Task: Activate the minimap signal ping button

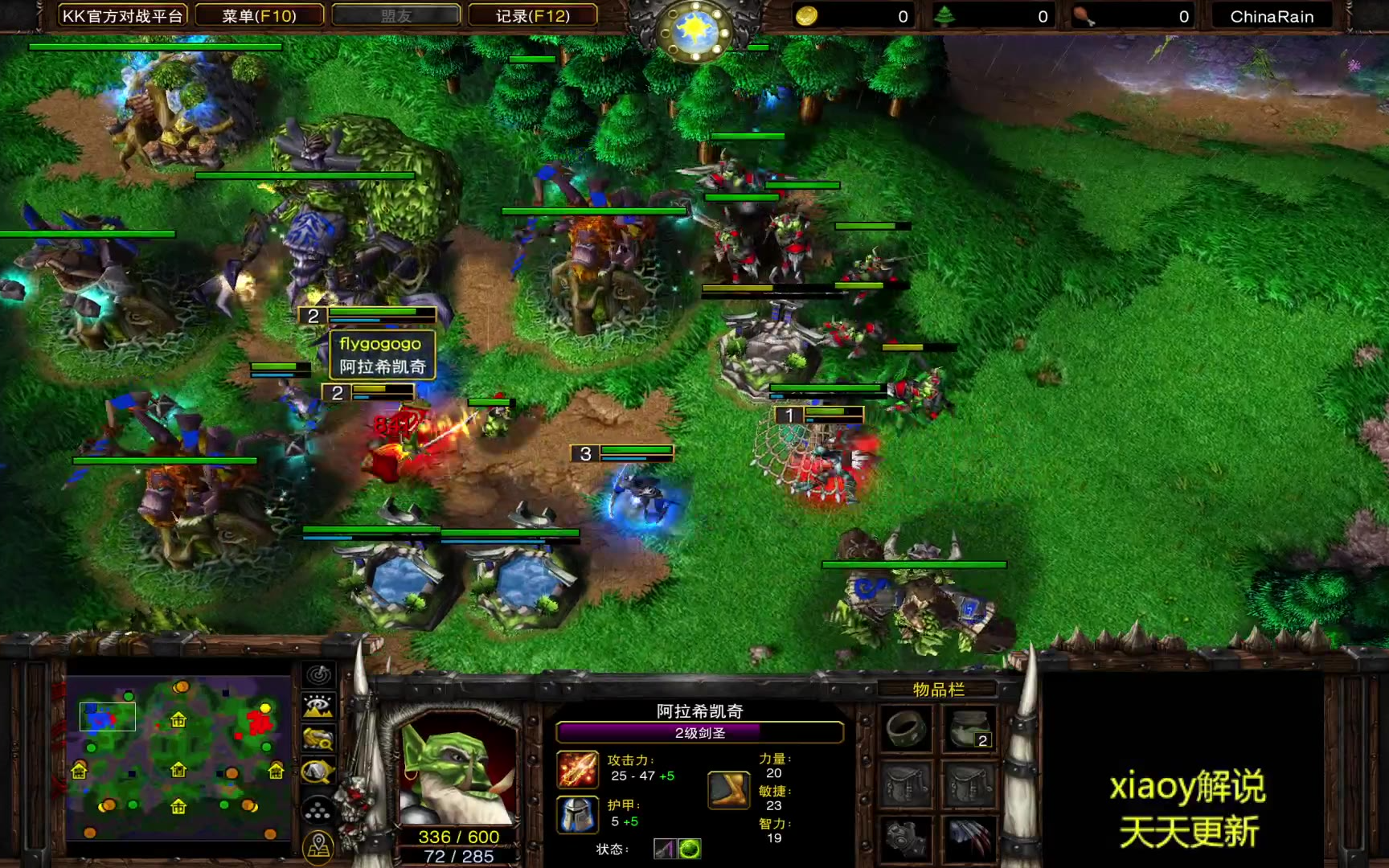Action: click(318, 675)
